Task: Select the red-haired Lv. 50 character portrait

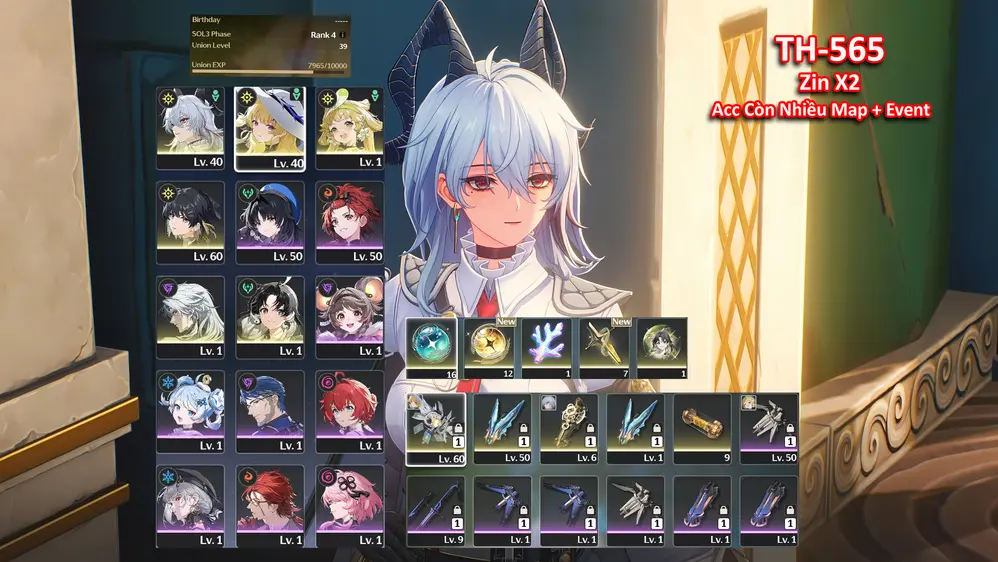Action: [348, 222]
